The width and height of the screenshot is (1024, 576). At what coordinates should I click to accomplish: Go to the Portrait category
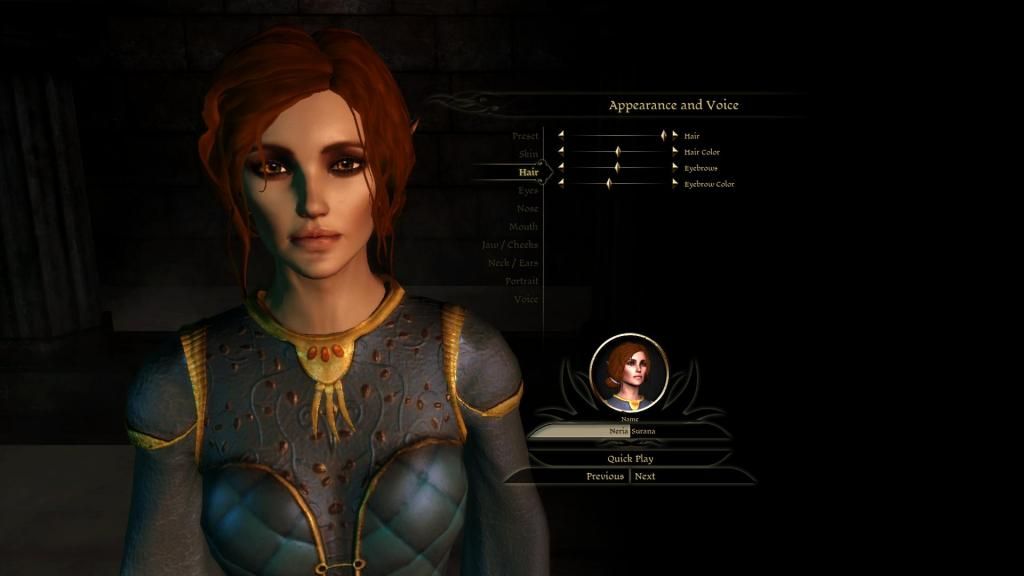tap(521, 281)
